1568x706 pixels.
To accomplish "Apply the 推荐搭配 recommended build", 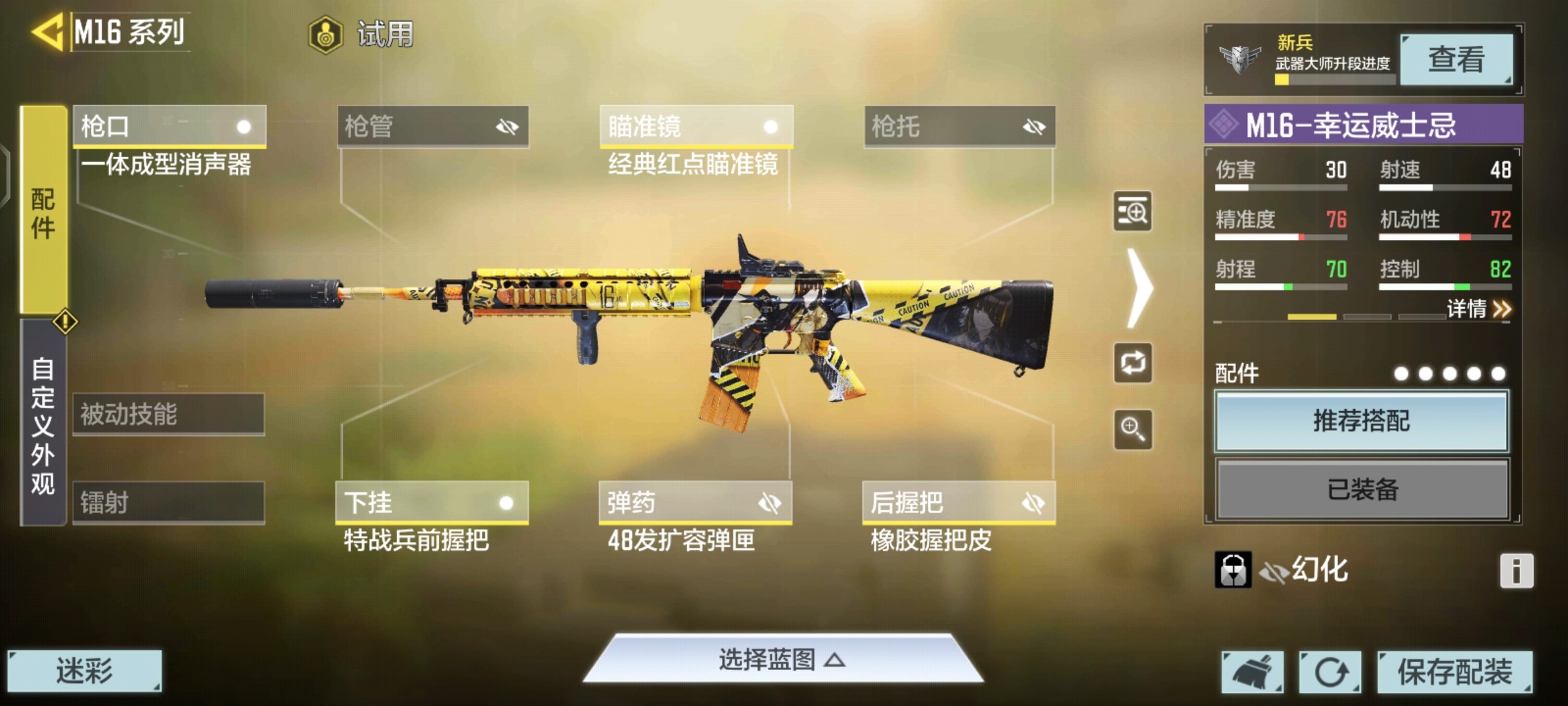I will tap(1362, 421).
